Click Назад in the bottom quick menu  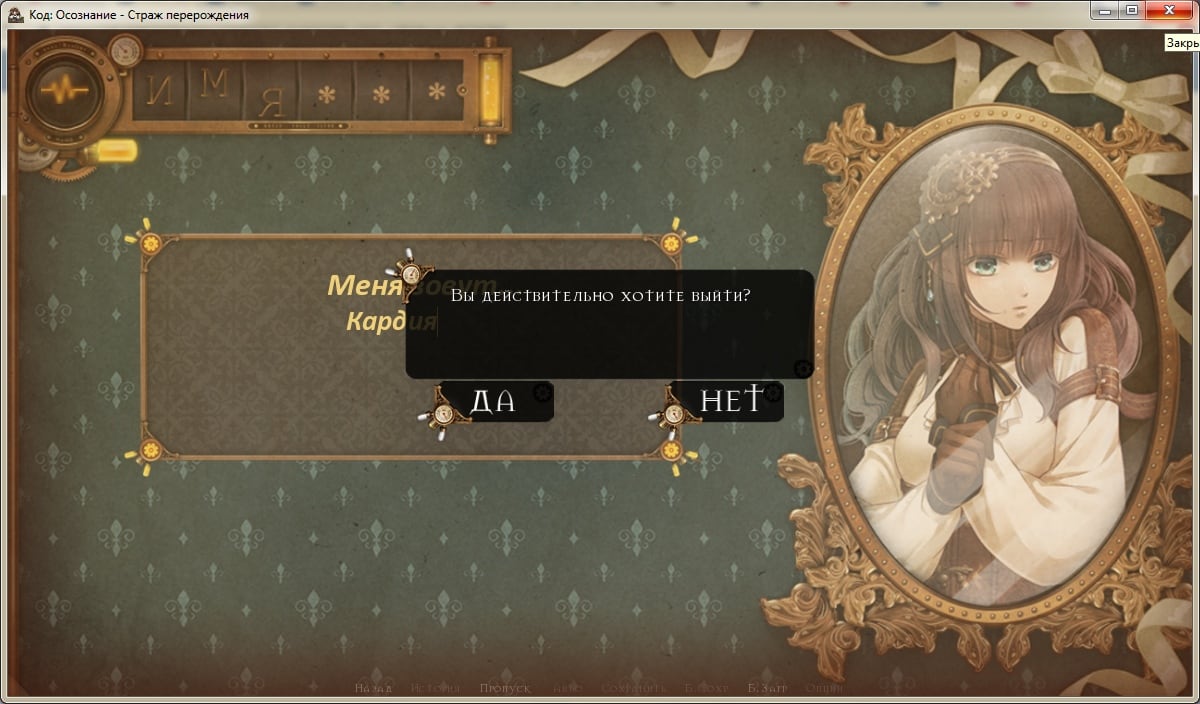pos(373,689)
